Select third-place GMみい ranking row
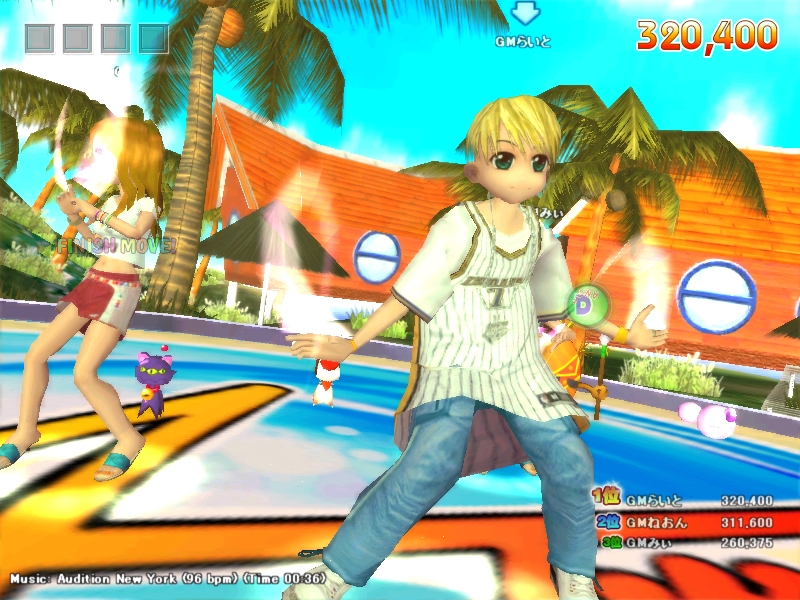 click(x=685, y=542)
